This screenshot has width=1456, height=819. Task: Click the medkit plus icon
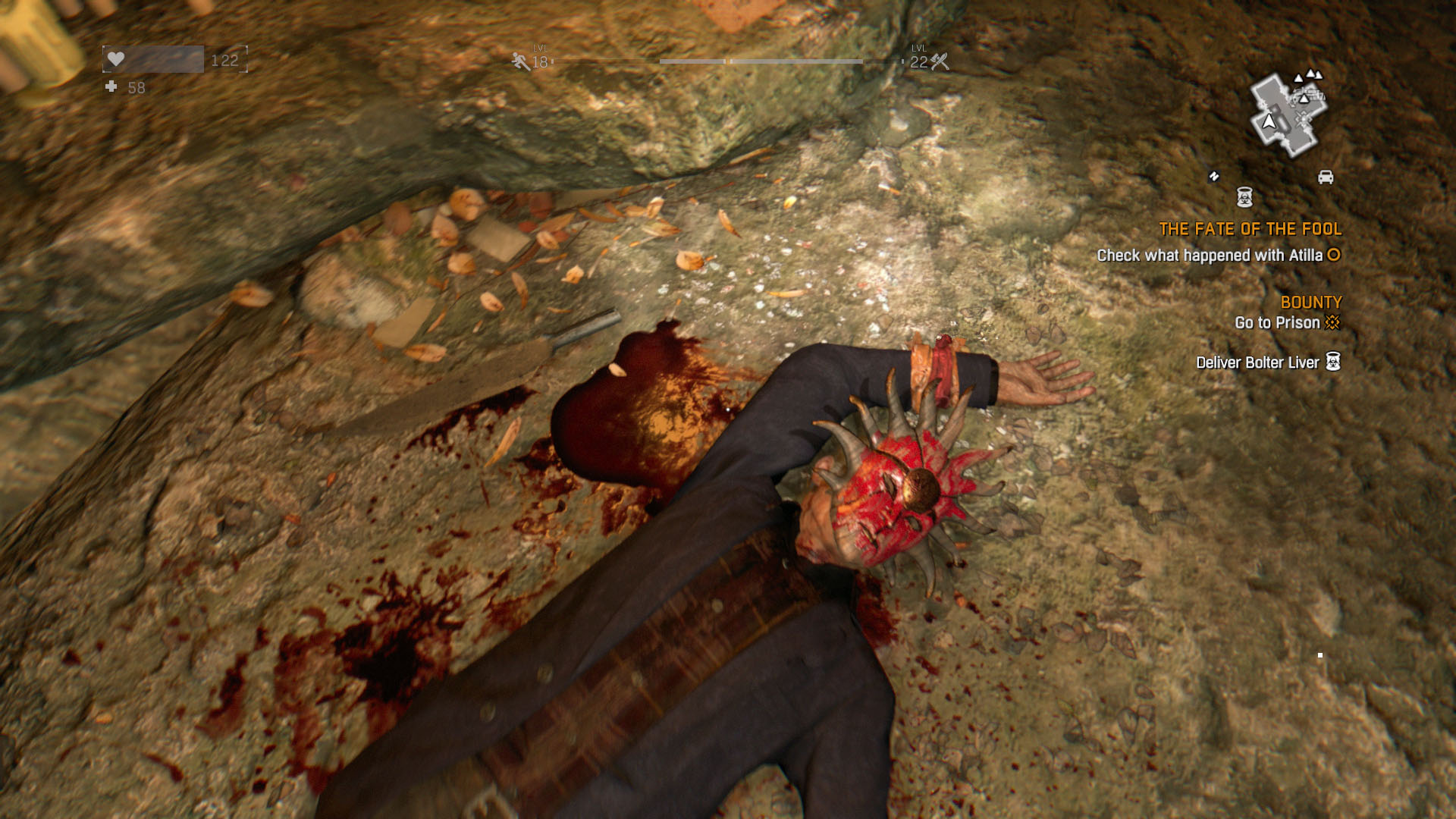pyautogui.click(x=111, y=87)
